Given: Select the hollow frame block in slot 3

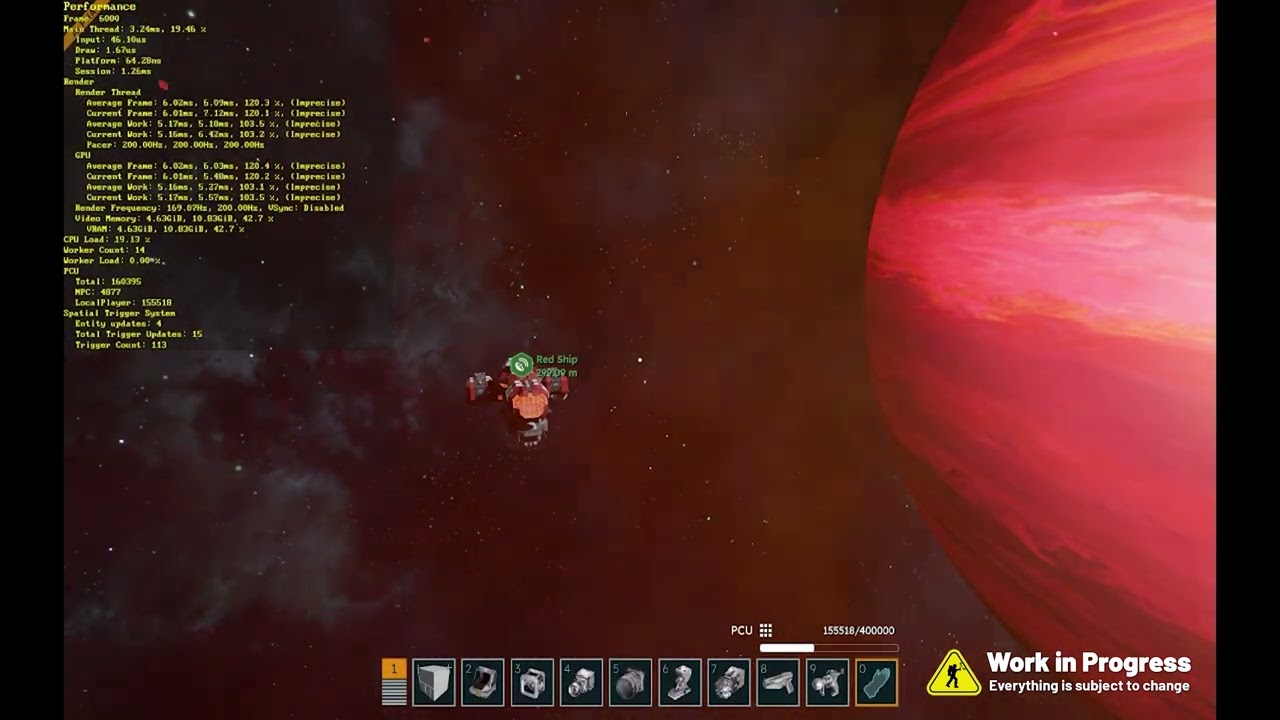Looking at the screenshot, I should 532,683.
